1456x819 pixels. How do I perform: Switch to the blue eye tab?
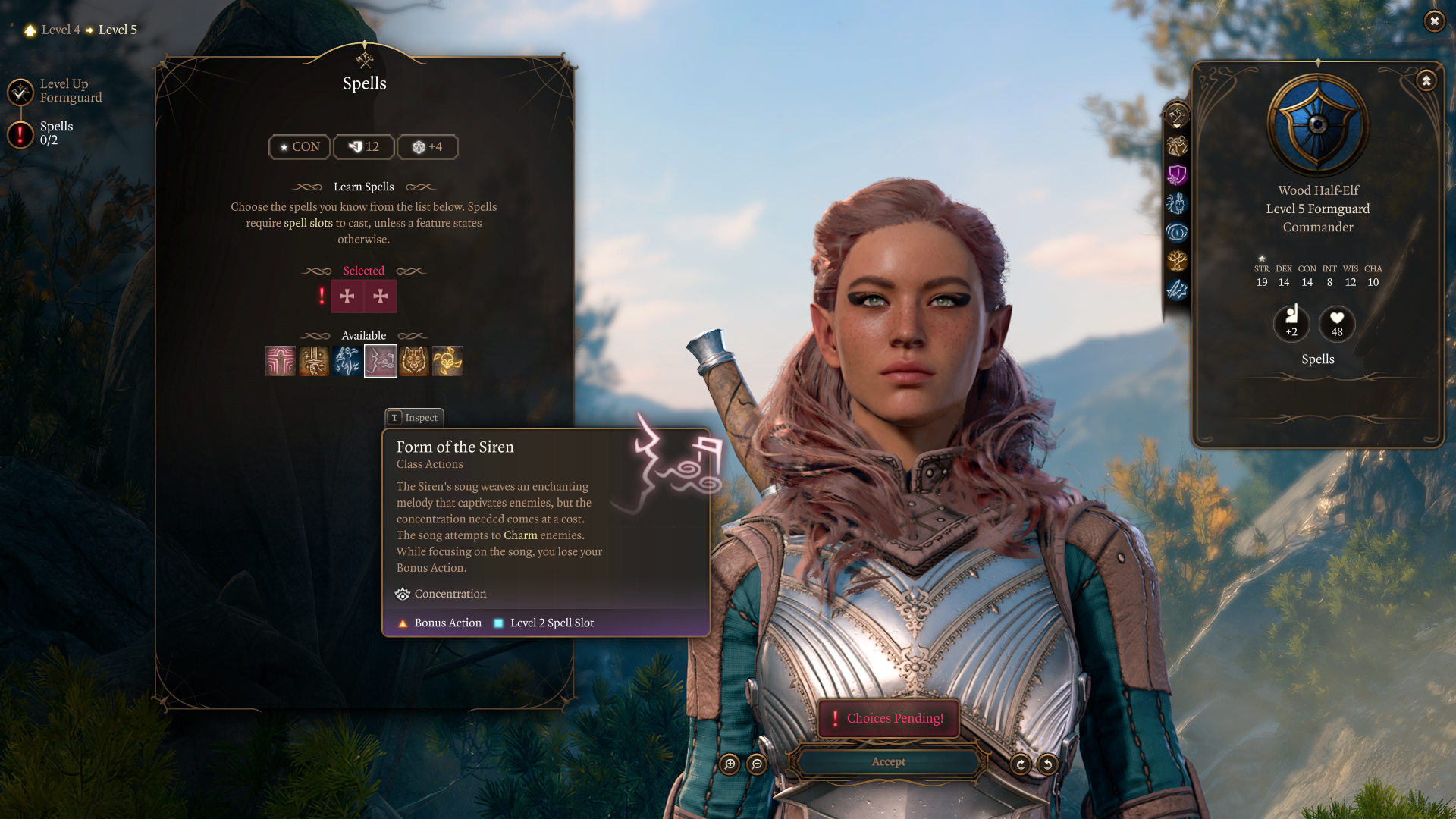point(1177,232)
